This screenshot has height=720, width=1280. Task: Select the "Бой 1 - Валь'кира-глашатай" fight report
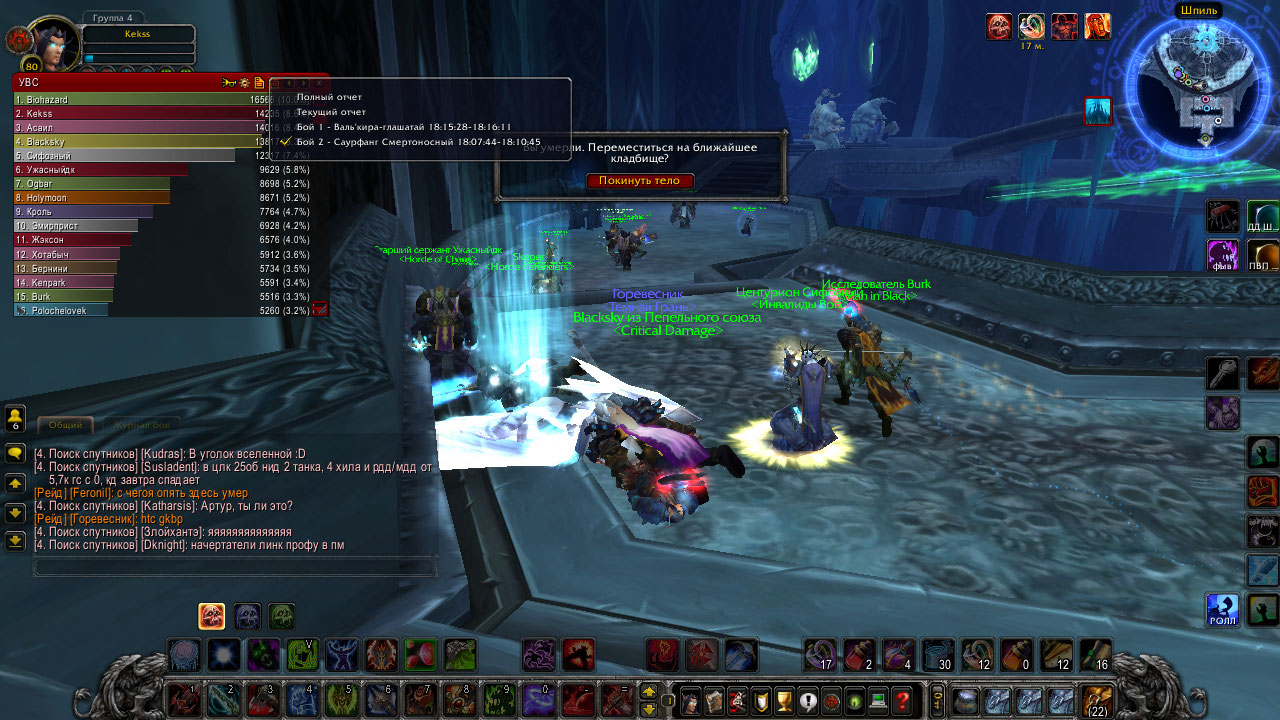(404, 127)
